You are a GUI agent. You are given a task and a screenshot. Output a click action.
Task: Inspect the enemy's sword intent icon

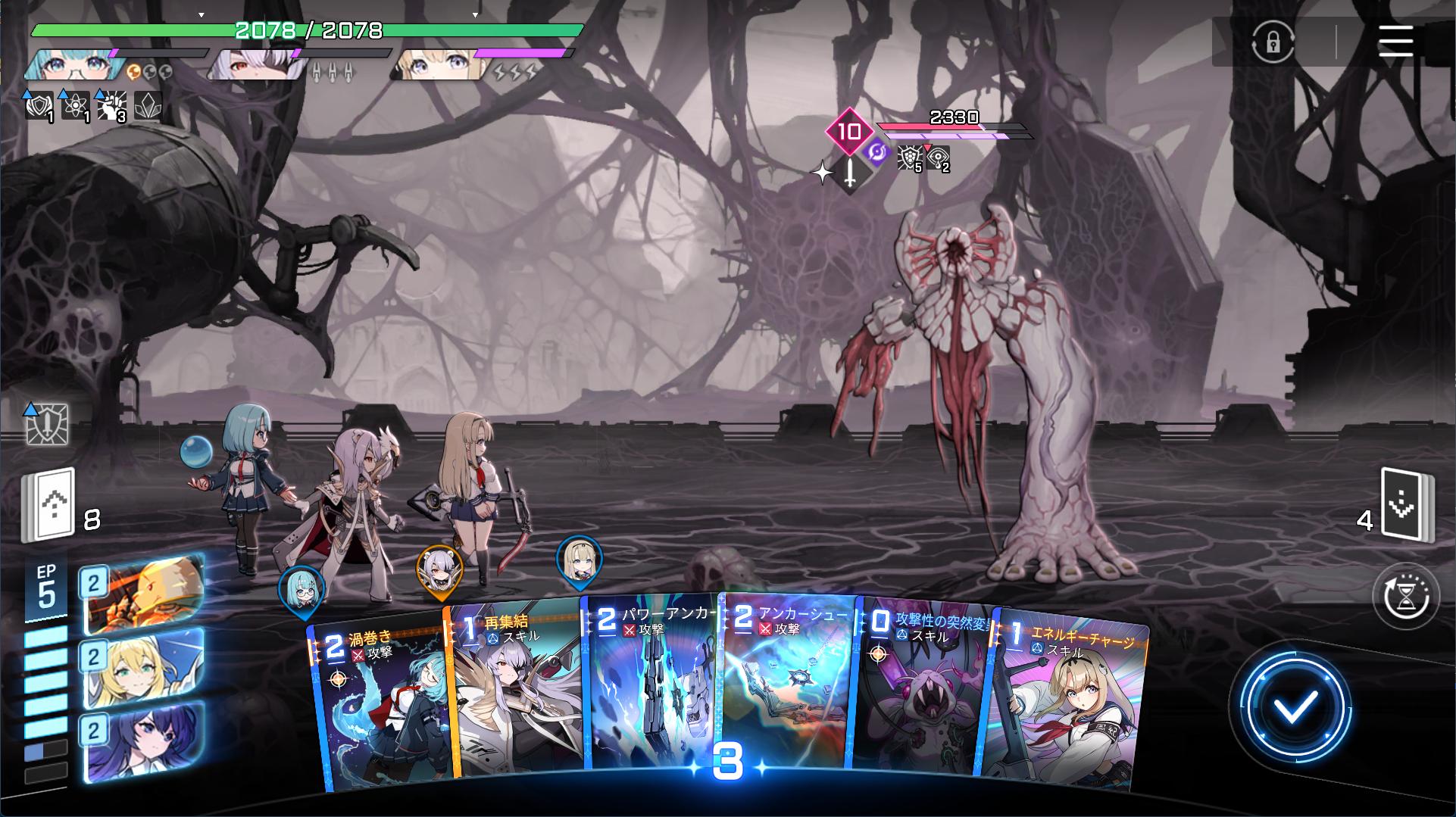click(x=850, y=173)
